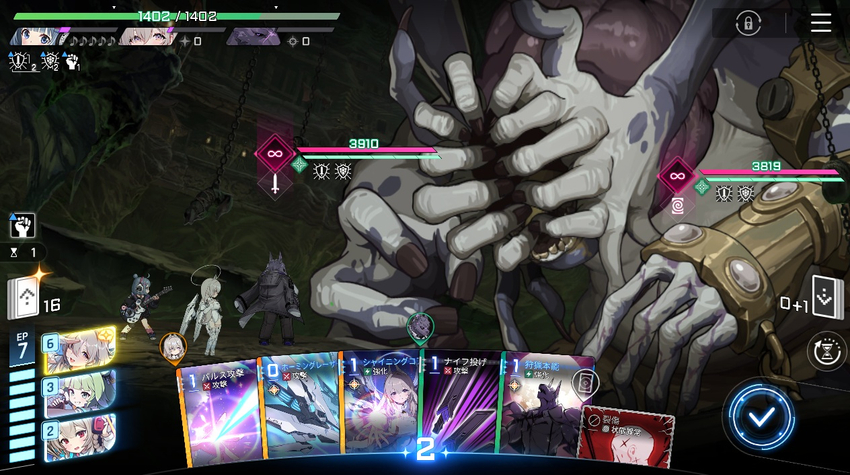Image resolution: width=850 pixels, height=475 pixels.
Task: Toggle the lock rotation icon
Action: click(747, 24)
